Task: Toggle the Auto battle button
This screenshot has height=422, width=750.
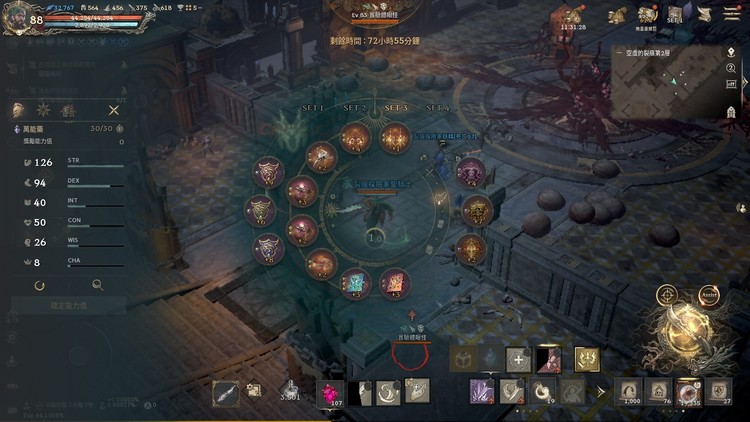Action: click(710, 295)
